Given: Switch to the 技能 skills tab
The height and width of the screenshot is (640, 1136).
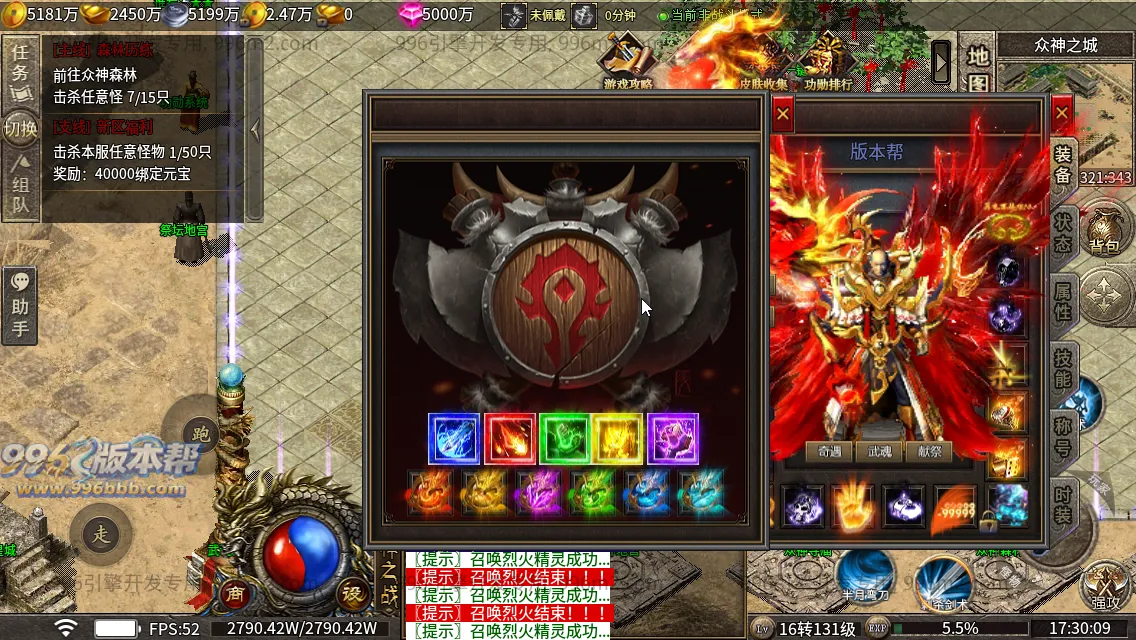Looking at the screenshot, I should (1062, 368).
